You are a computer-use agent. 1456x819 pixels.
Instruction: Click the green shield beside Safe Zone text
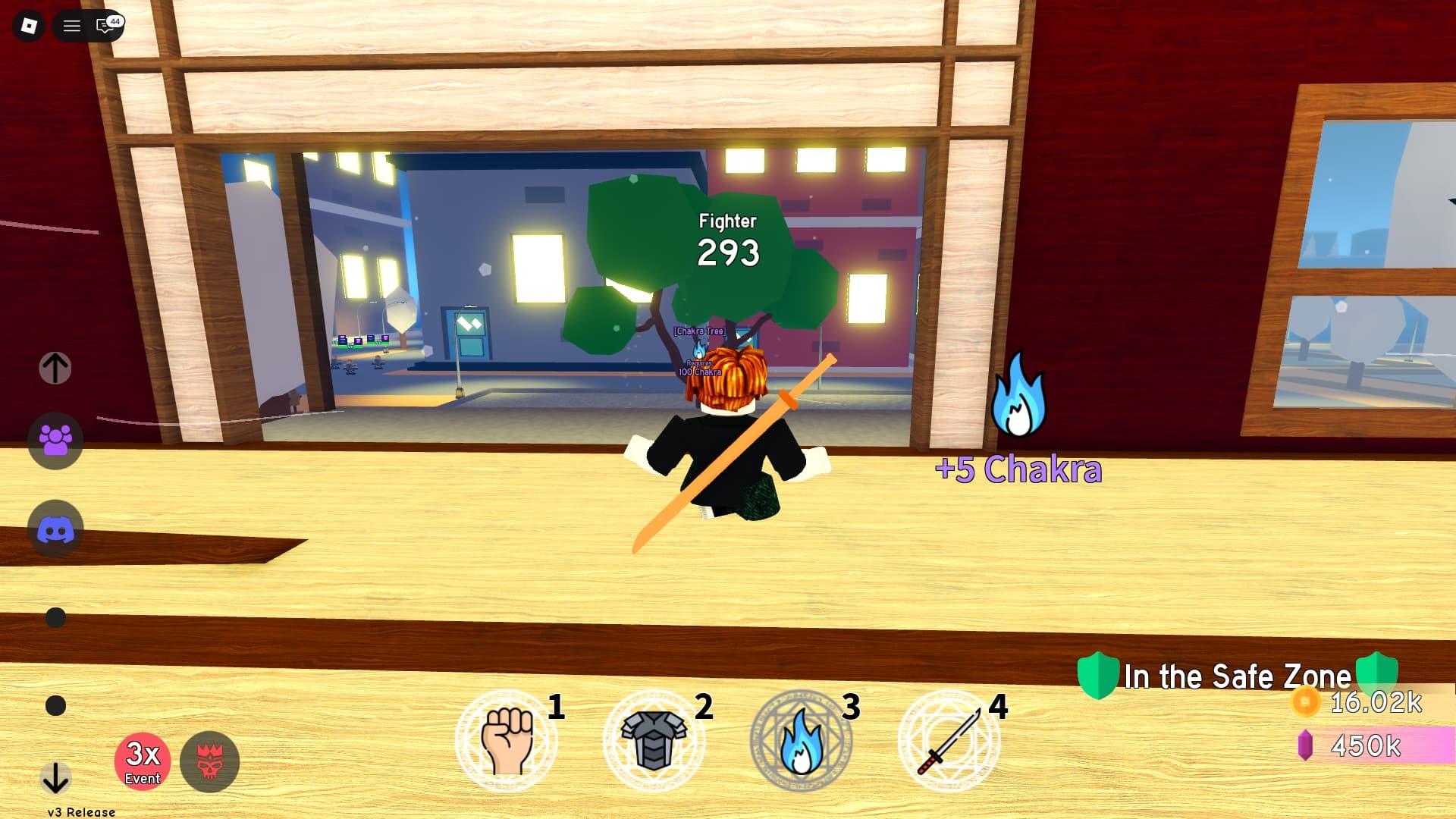pos(1099,676)
